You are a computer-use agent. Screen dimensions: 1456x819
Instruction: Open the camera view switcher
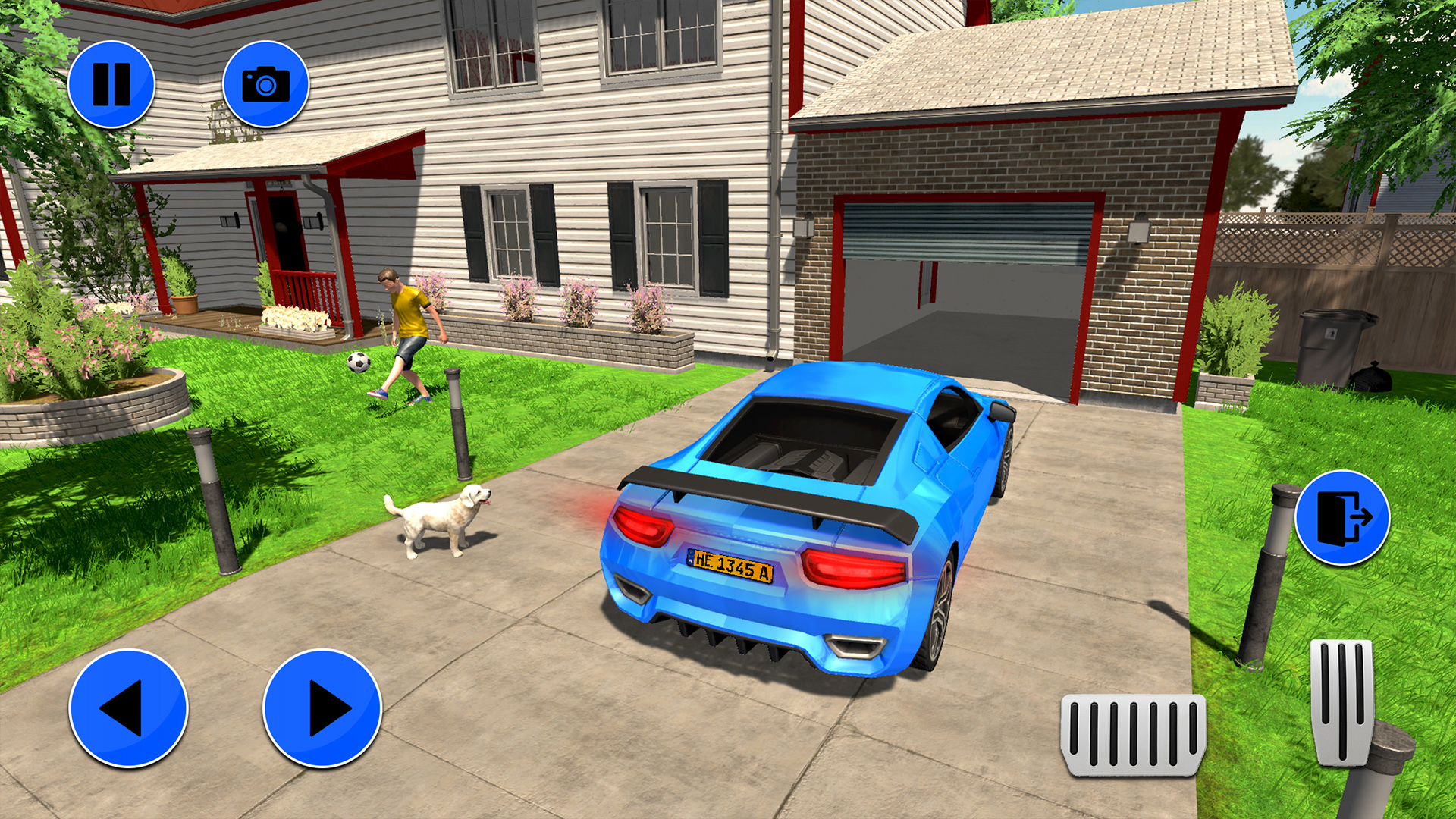267,85
